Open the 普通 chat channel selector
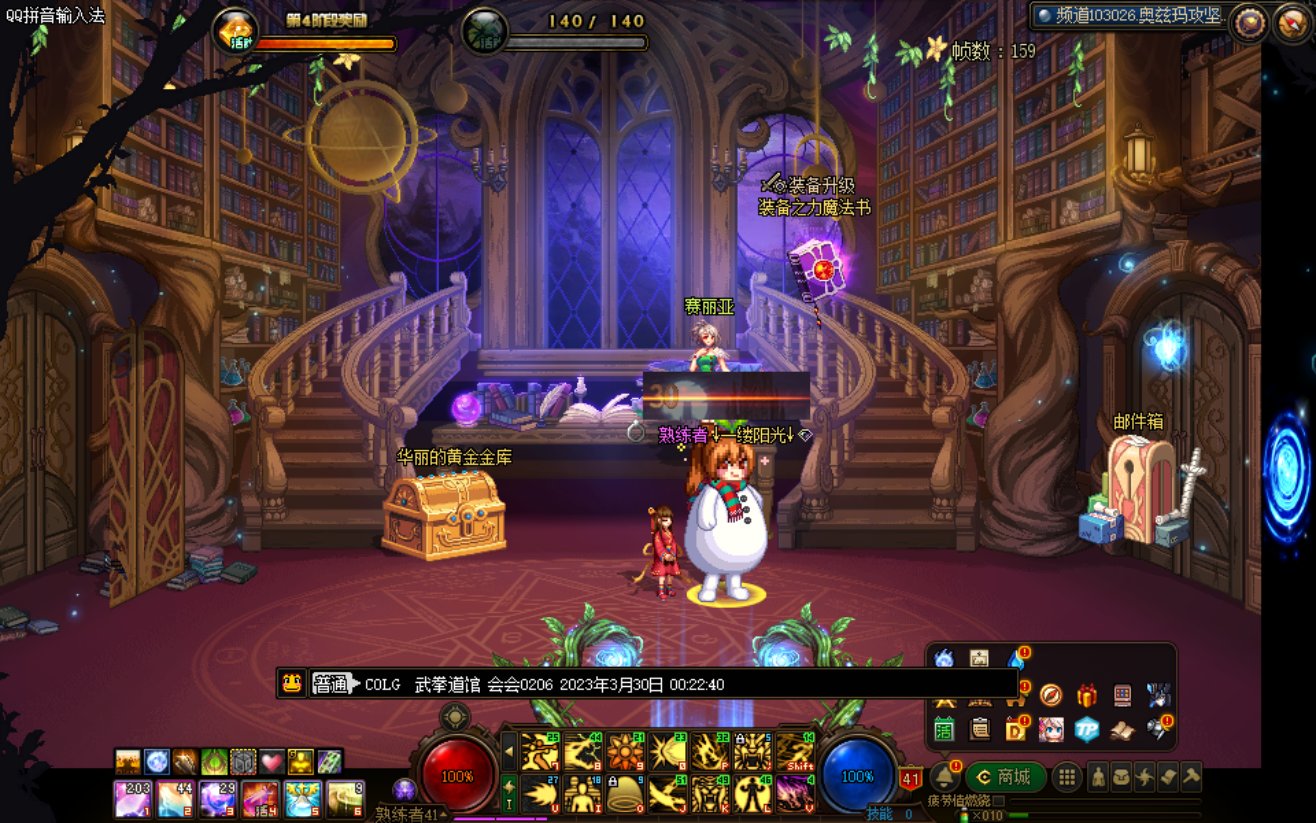This screenshot has width=1316, height=823. [333, 684]
